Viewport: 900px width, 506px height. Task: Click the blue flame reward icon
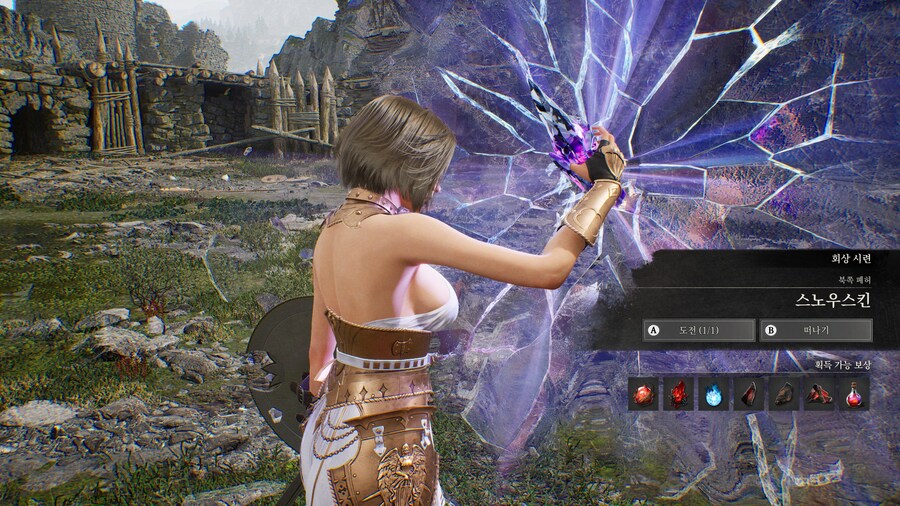[x=714, y=394]
